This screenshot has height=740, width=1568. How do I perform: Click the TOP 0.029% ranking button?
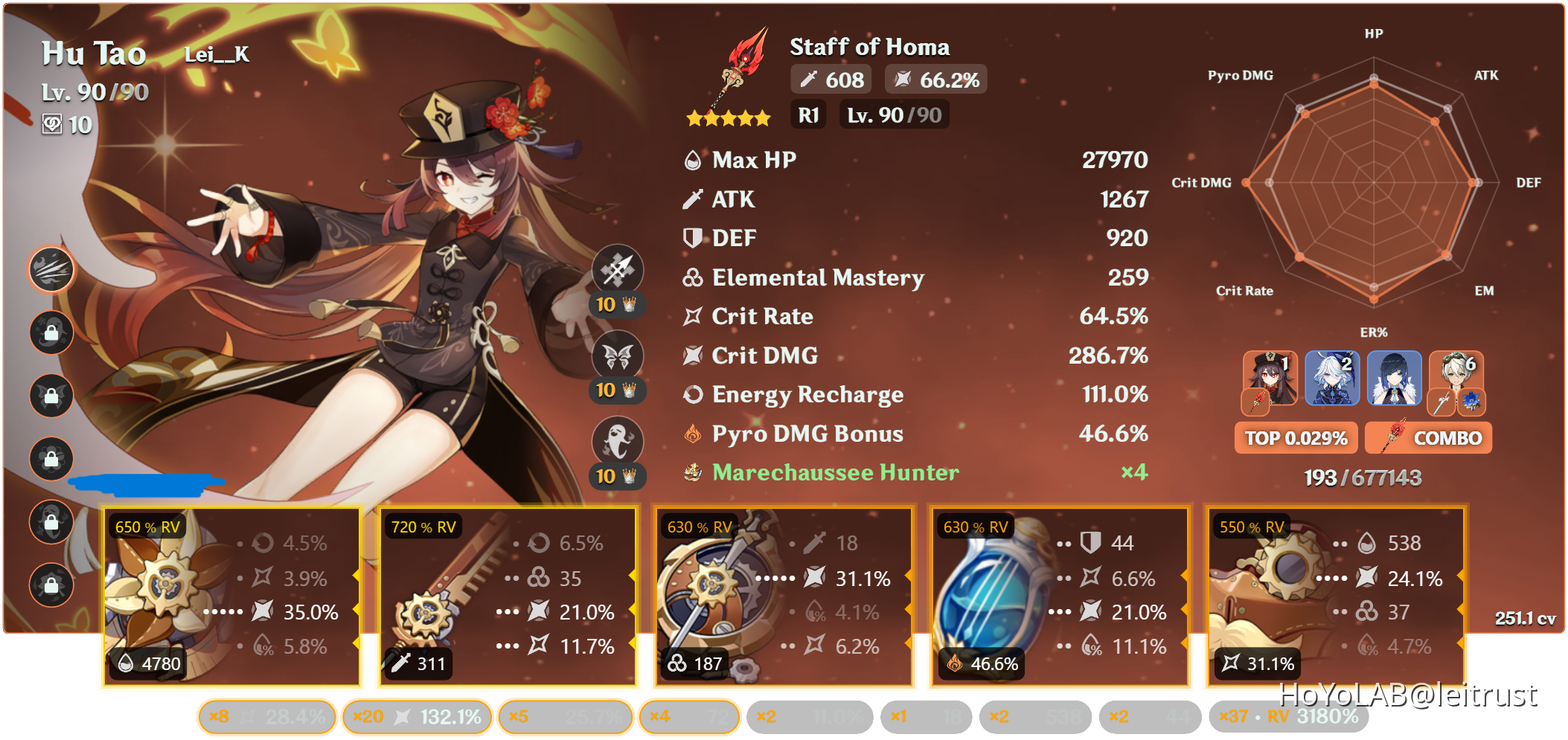pos(1296,438)
